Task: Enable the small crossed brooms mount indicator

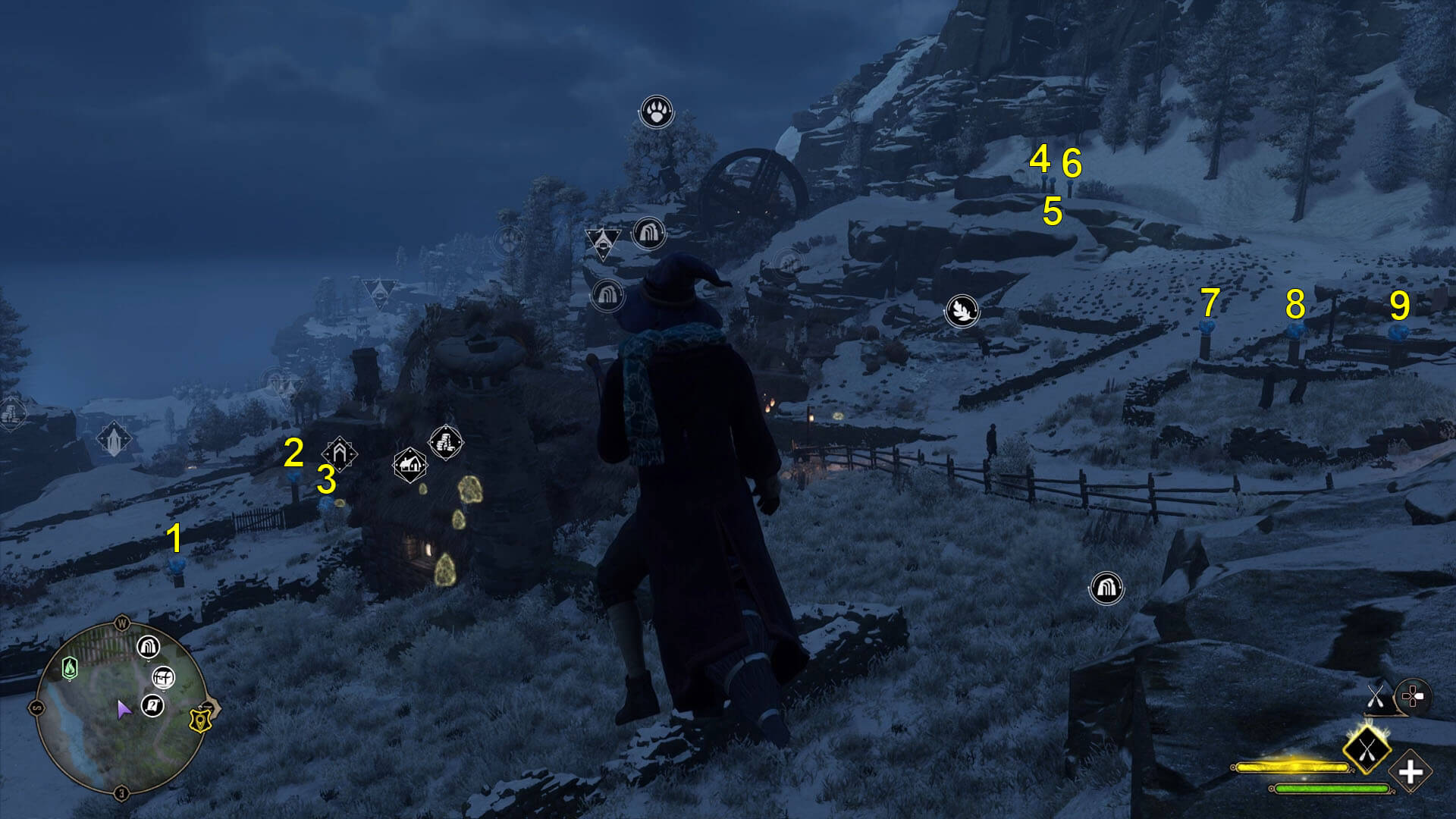Action: pyautogui.click(x=1376, y=697)
